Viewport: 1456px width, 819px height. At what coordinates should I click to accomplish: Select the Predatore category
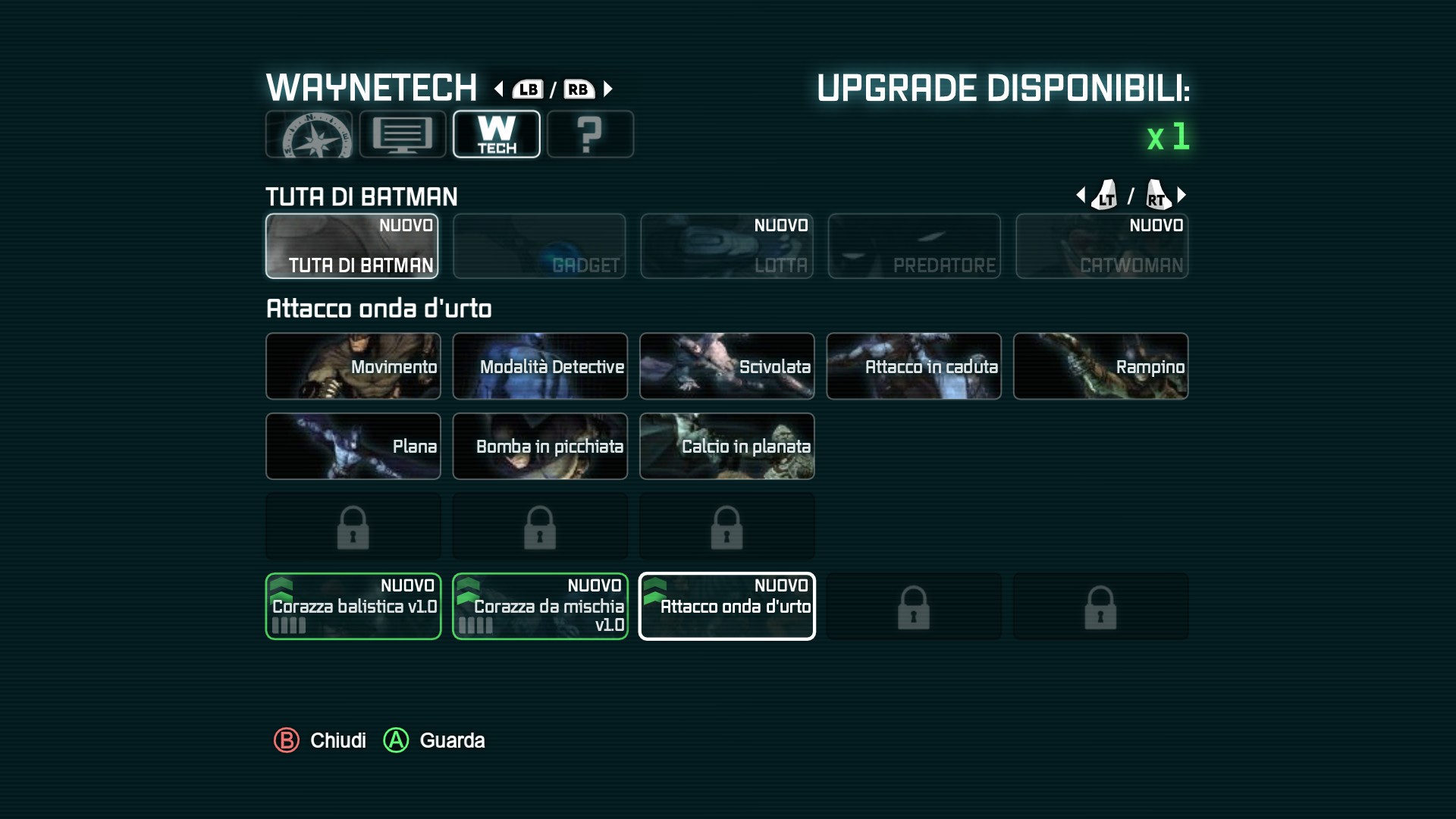914,246
